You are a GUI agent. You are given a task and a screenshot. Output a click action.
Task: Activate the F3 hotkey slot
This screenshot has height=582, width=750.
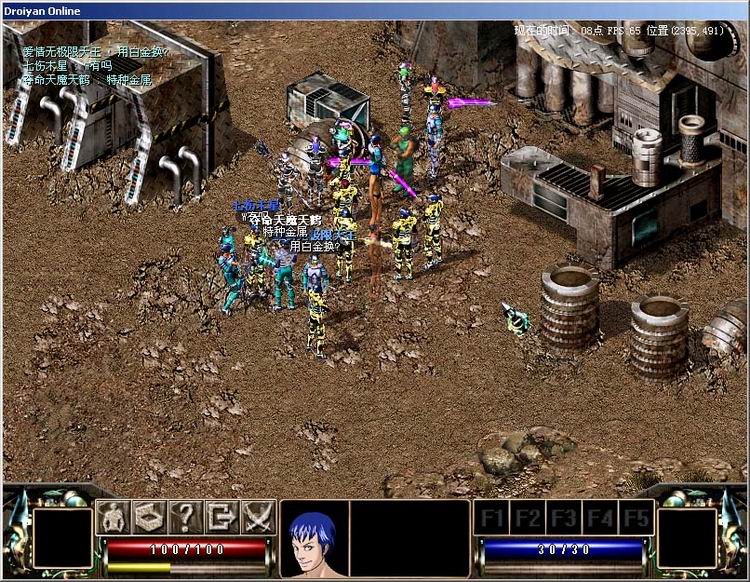click(563, 518)
